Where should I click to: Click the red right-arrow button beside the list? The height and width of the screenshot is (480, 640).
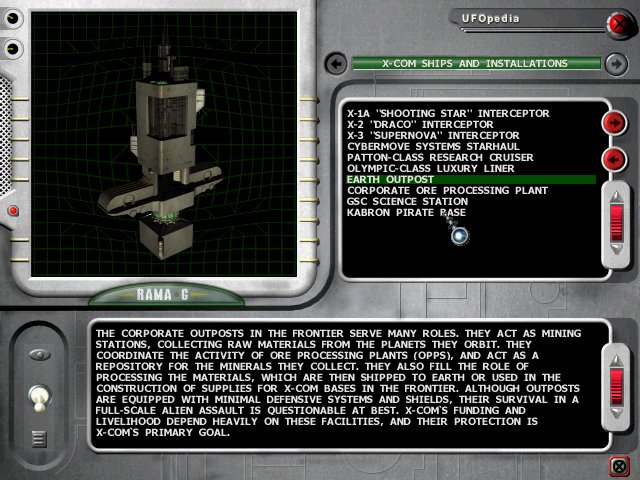point(613,122)
